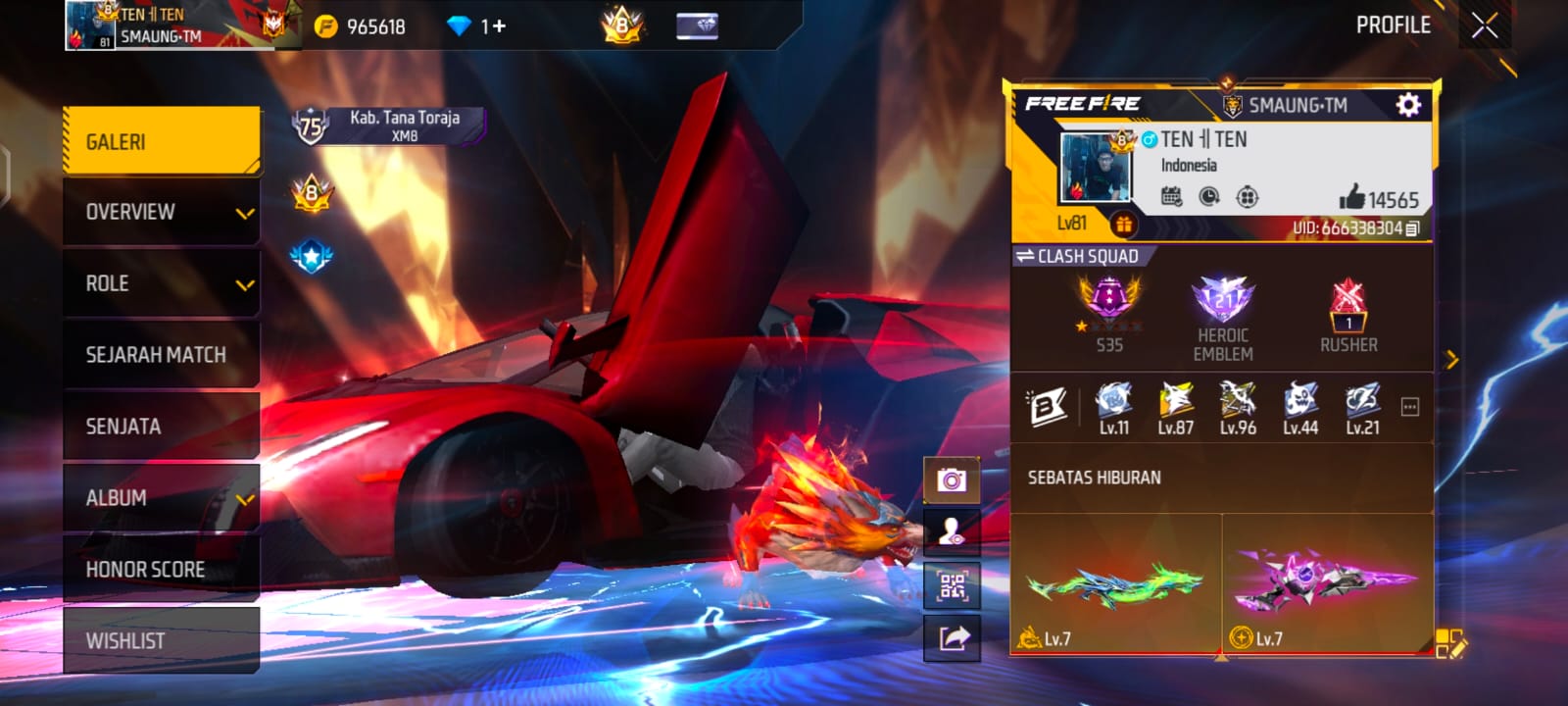Open profile settings gear icon

1408,105
